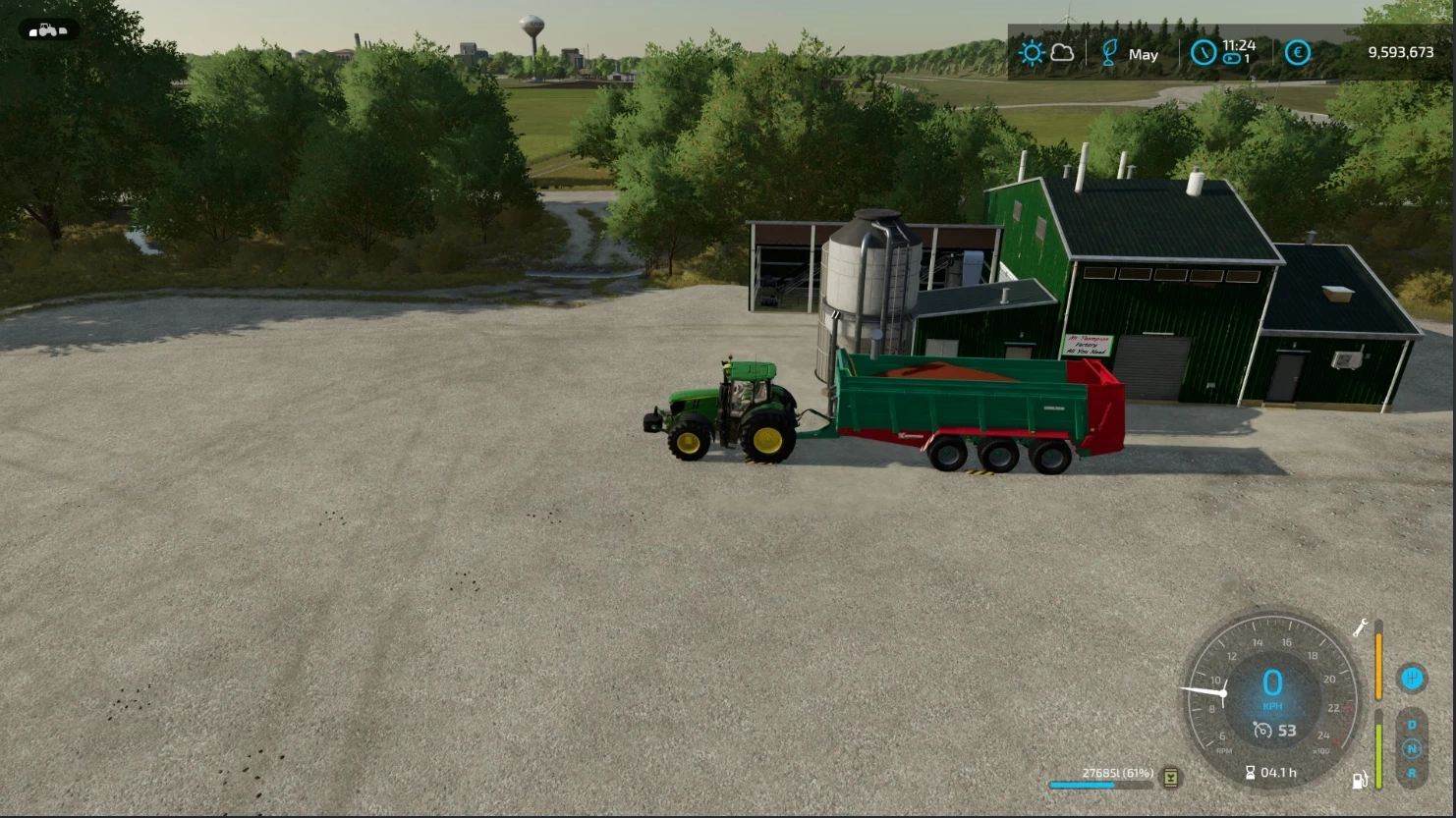Select the cloud weather icon
Screen dimensions: 1456x818
1062,53
